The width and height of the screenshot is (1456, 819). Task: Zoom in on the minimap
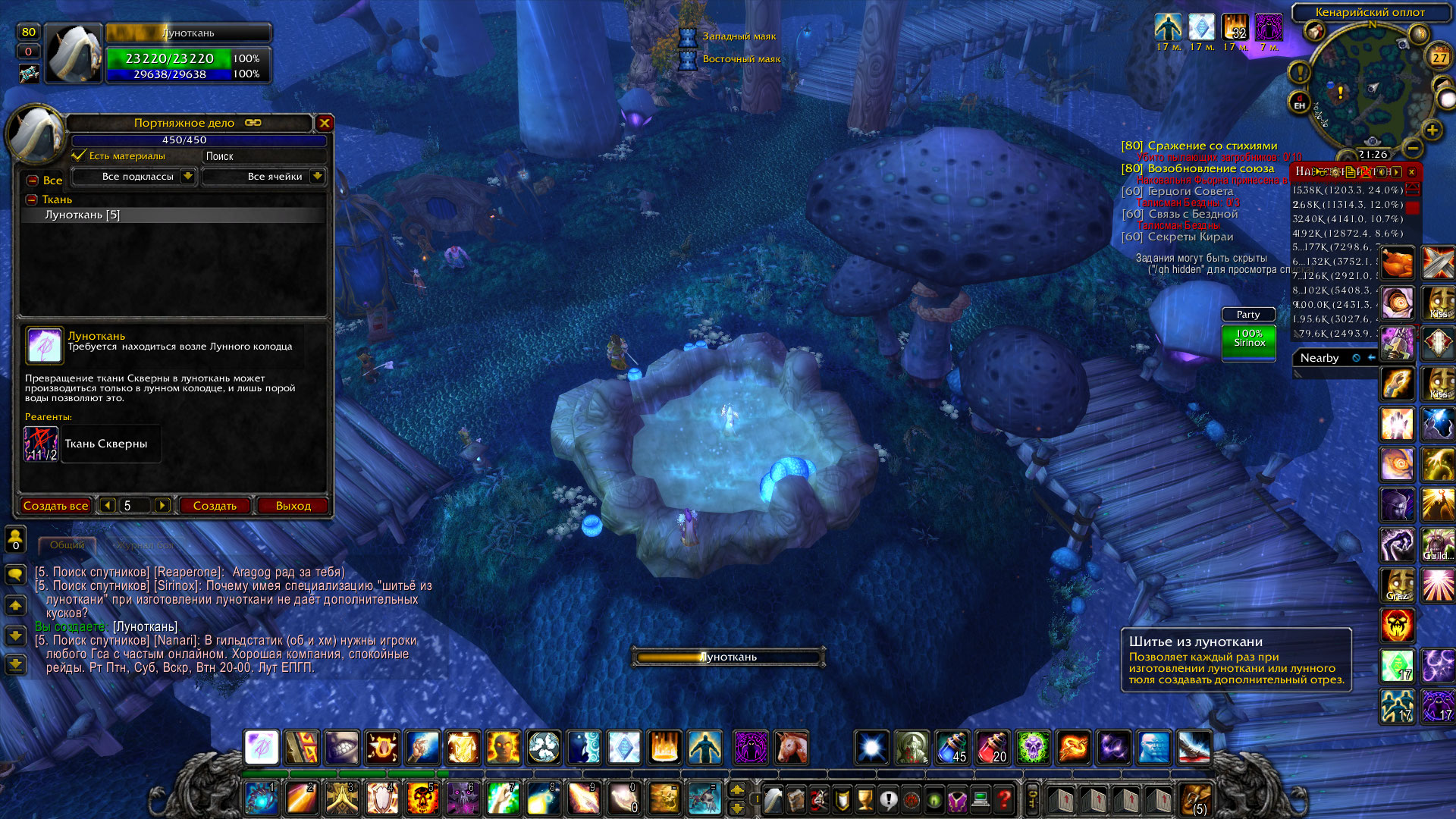point(1432,130)
